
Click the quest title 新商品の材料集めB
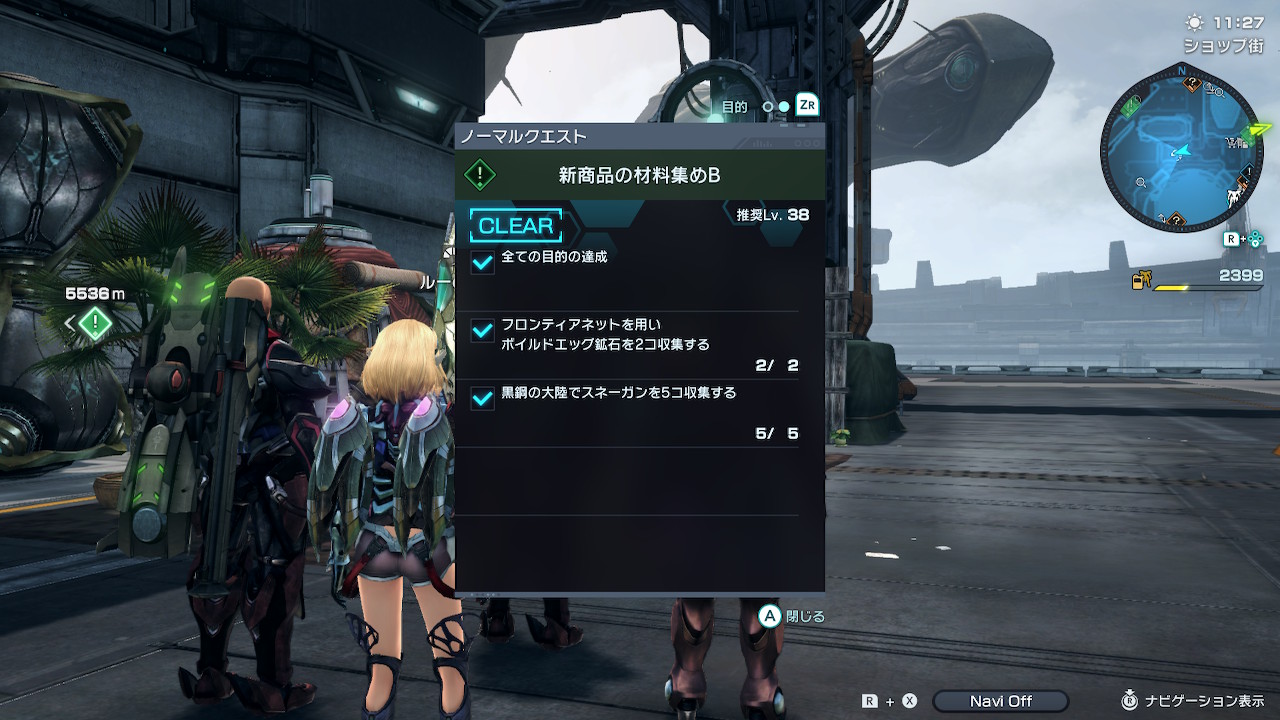[640, 175]
